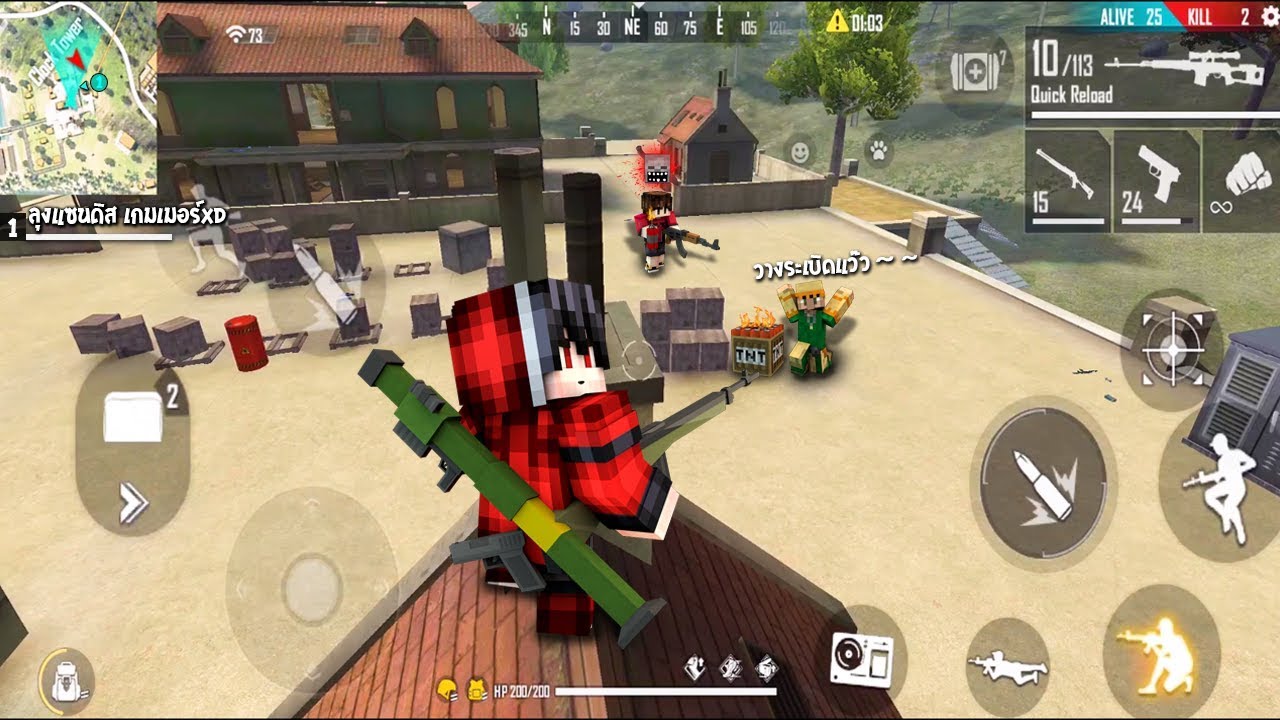This screenshot has height=720, width=1280.
Task: Use the medkit button
Action: point(975,73)
